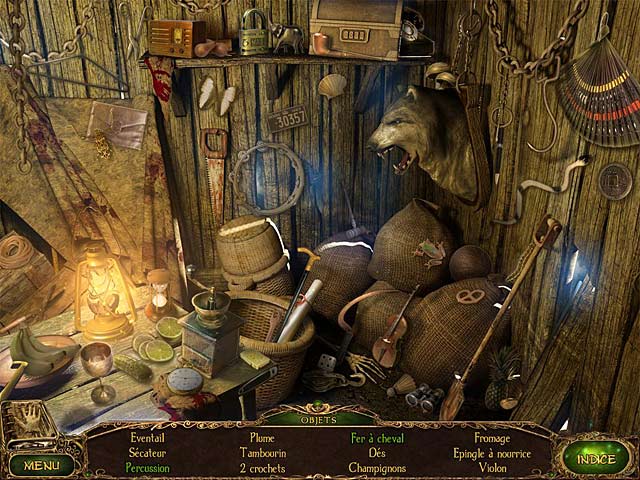The image size is (640, 480).
Task: Open the game Menu
Action: tap(41, 464)
